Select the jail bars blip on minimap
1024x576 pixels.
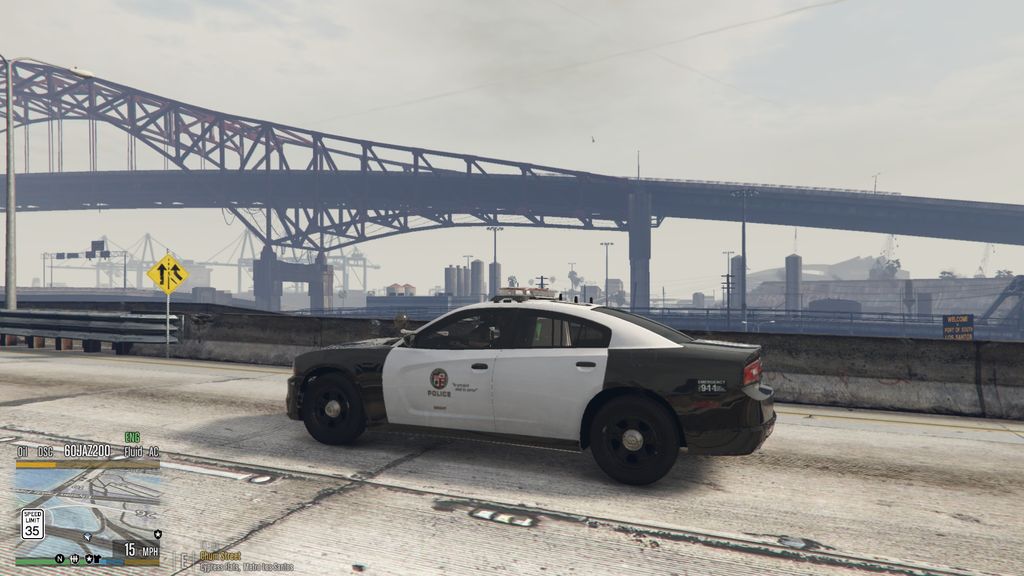(75, 558)
